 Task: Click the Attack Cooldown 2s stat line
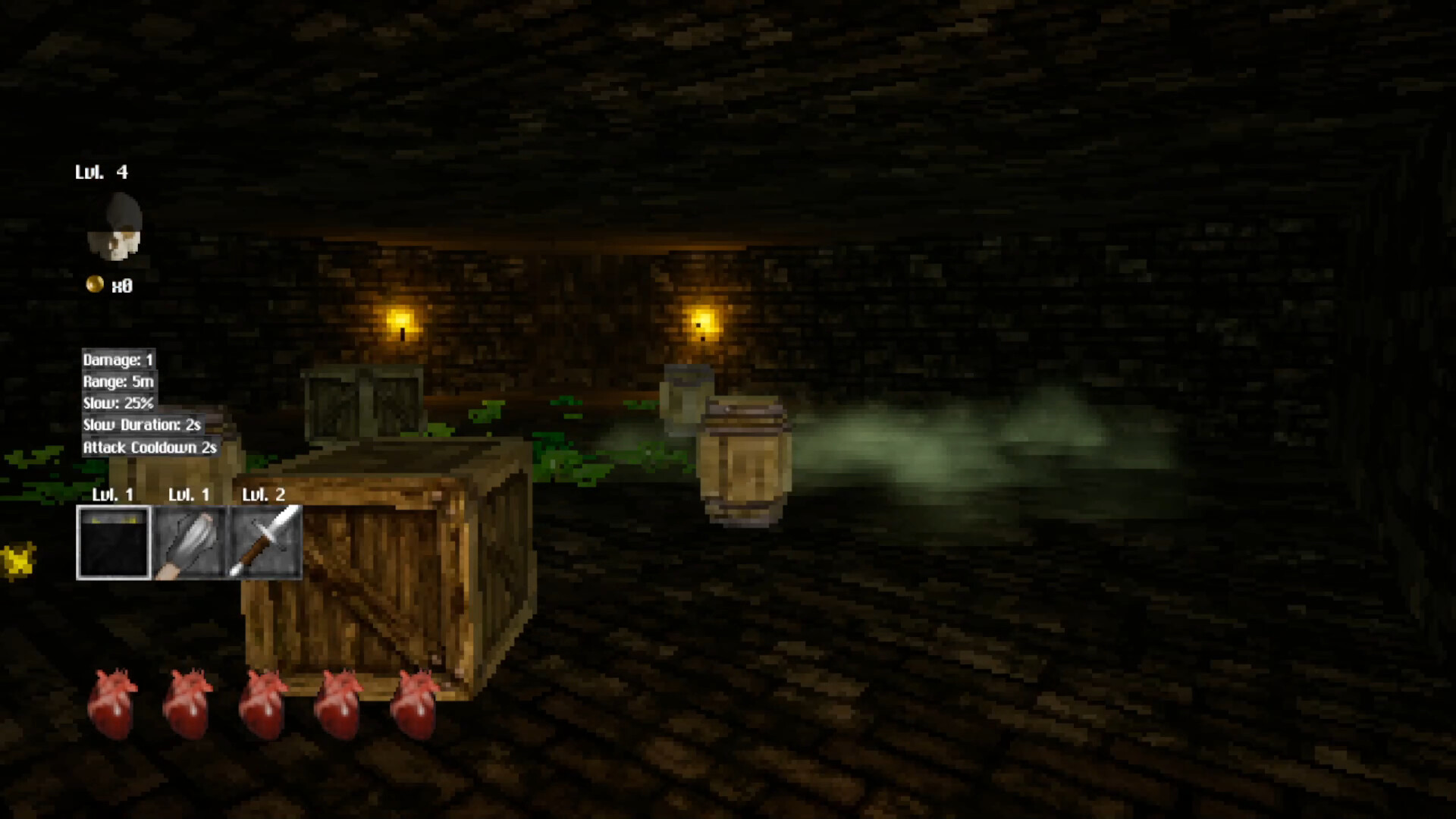[x=149, y=447]
